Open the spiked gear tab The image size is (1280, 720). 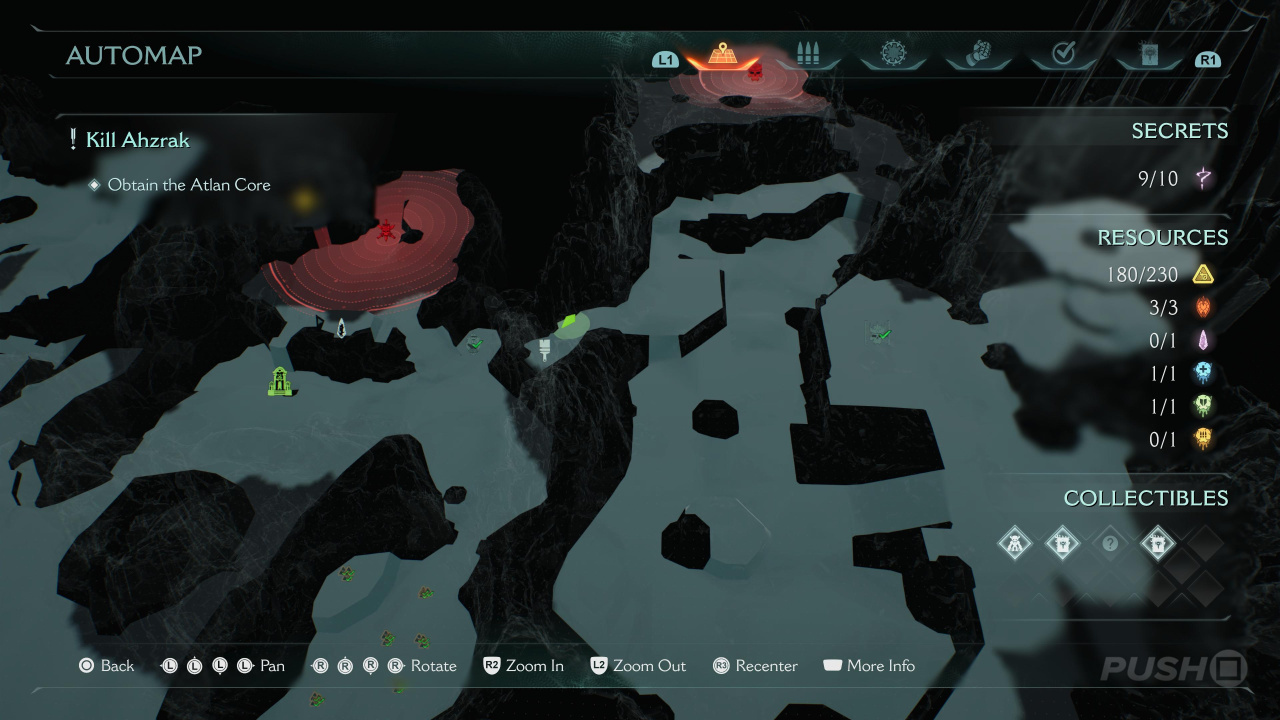[x=892, y=54]
